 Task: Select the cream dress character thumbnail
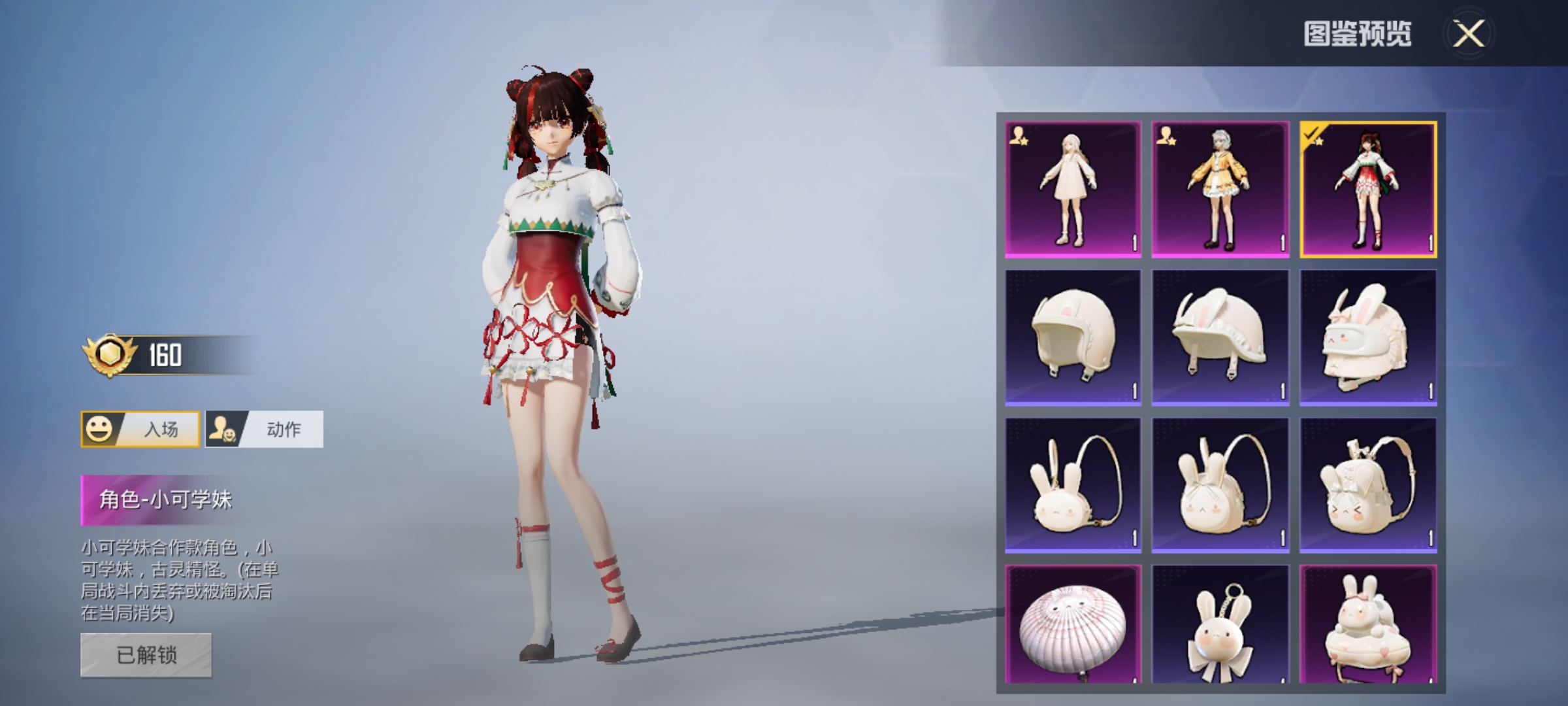1073,189
